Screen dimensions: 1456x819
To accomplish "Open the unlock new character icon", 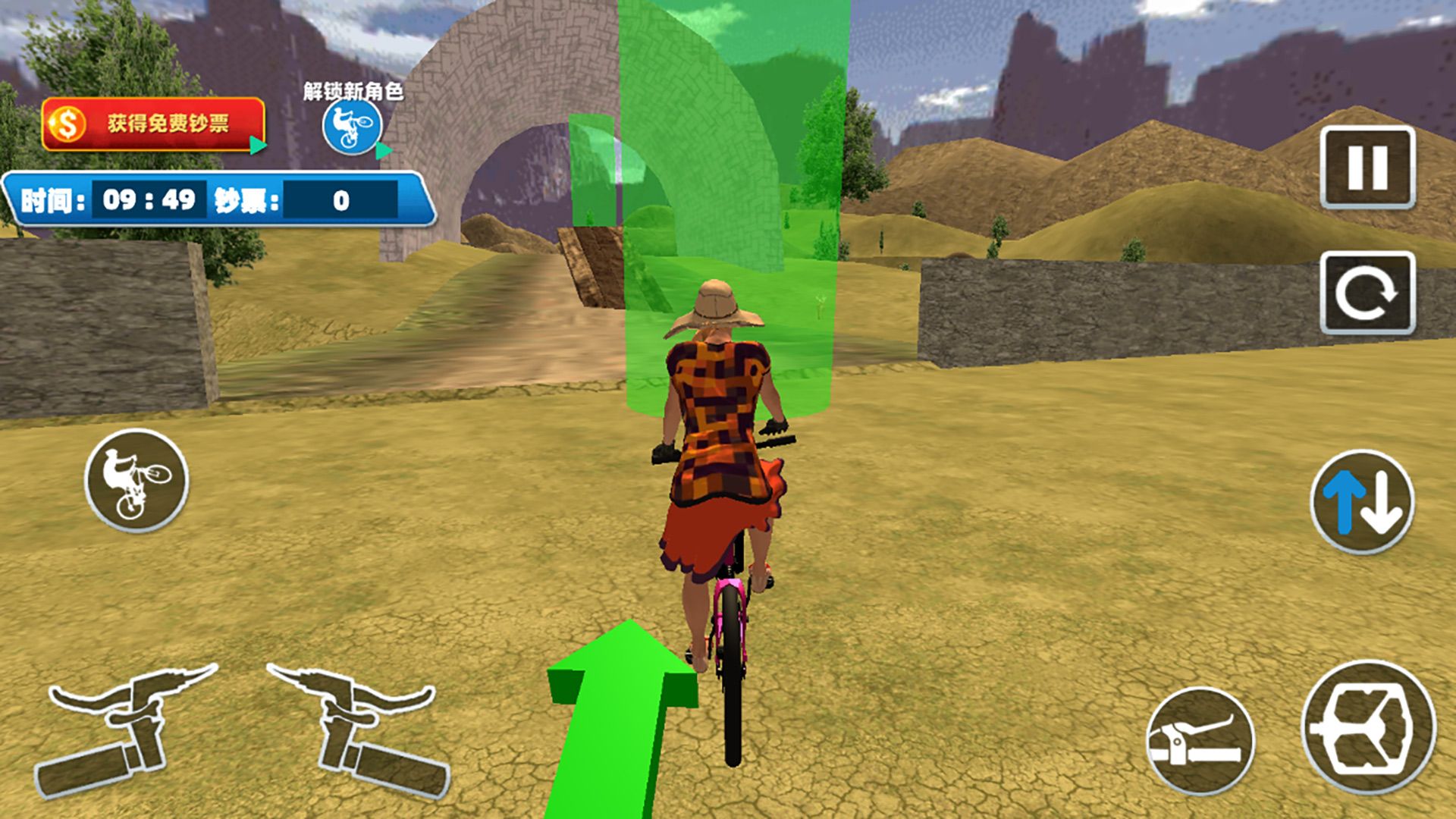I will pos(351,127).
